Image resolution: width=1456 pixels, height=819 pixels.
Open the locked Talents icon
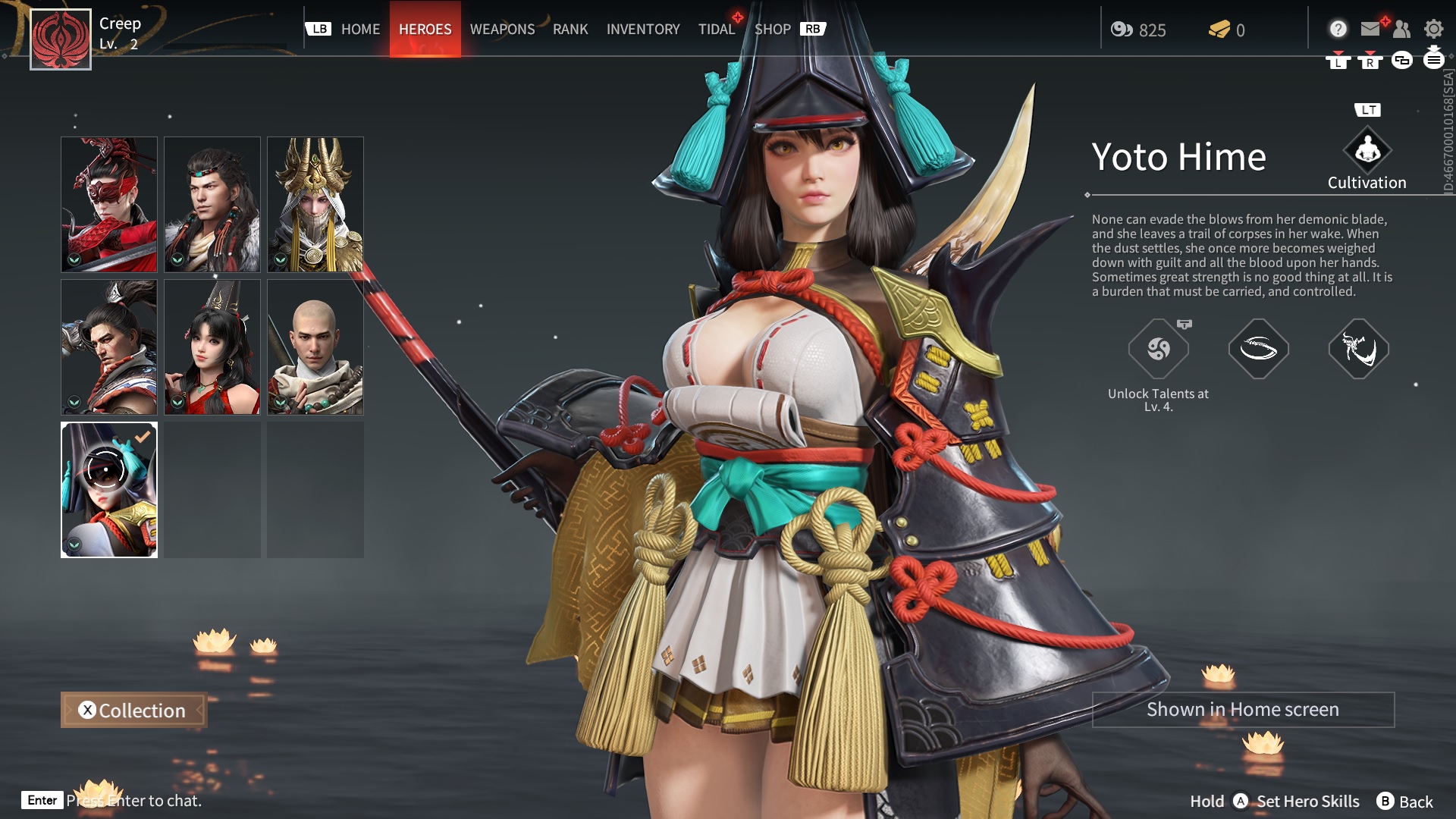click(1159, 349)
